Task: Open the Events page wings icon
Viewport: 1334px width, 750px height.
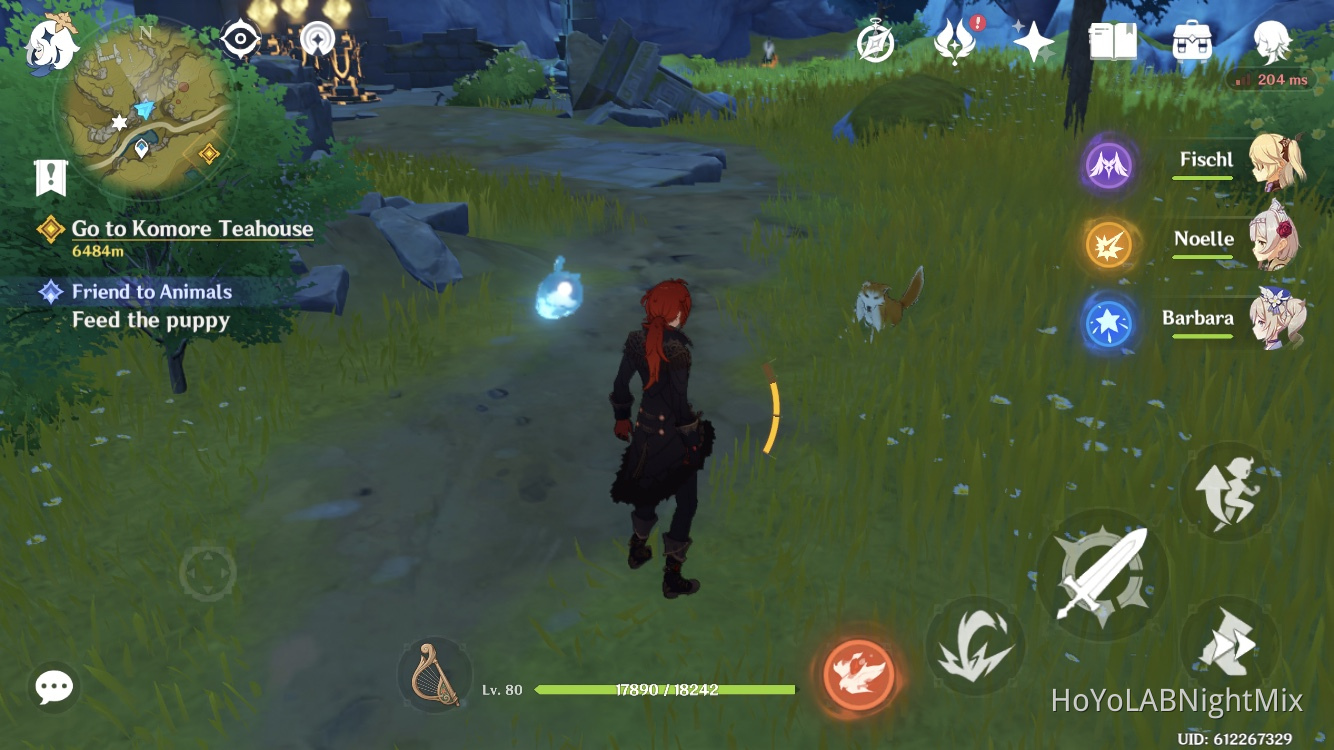Action: tap(954, 42)
